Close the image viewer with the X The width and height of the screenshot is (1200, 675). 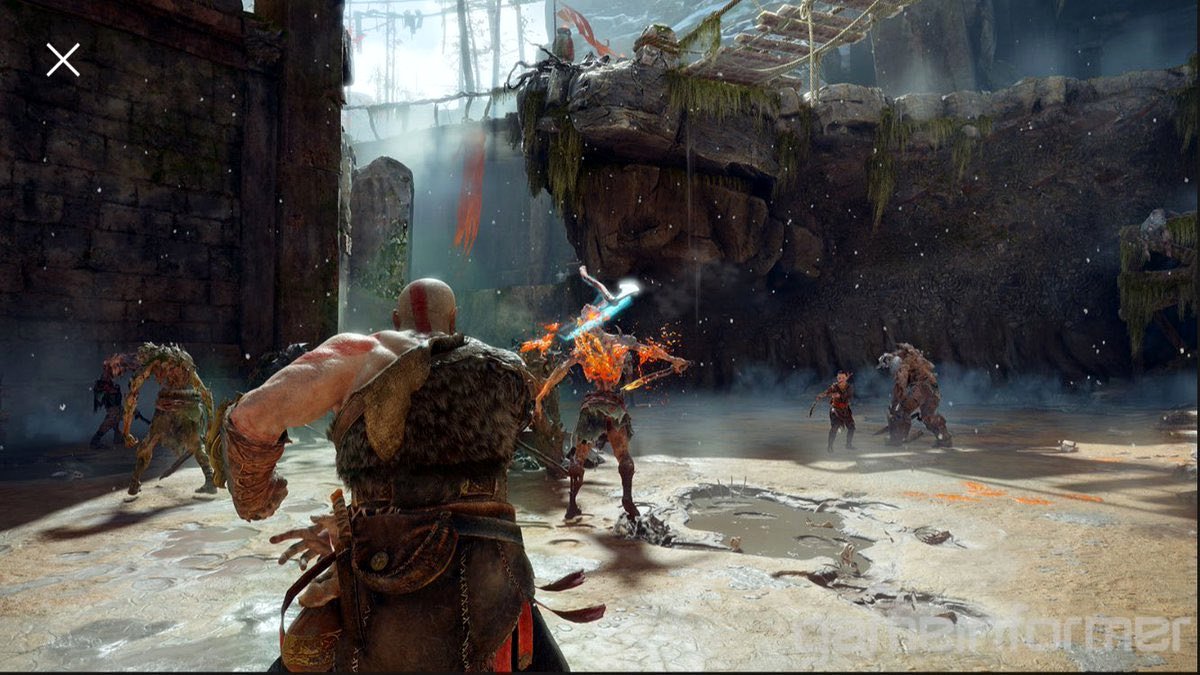pos(62,60)
